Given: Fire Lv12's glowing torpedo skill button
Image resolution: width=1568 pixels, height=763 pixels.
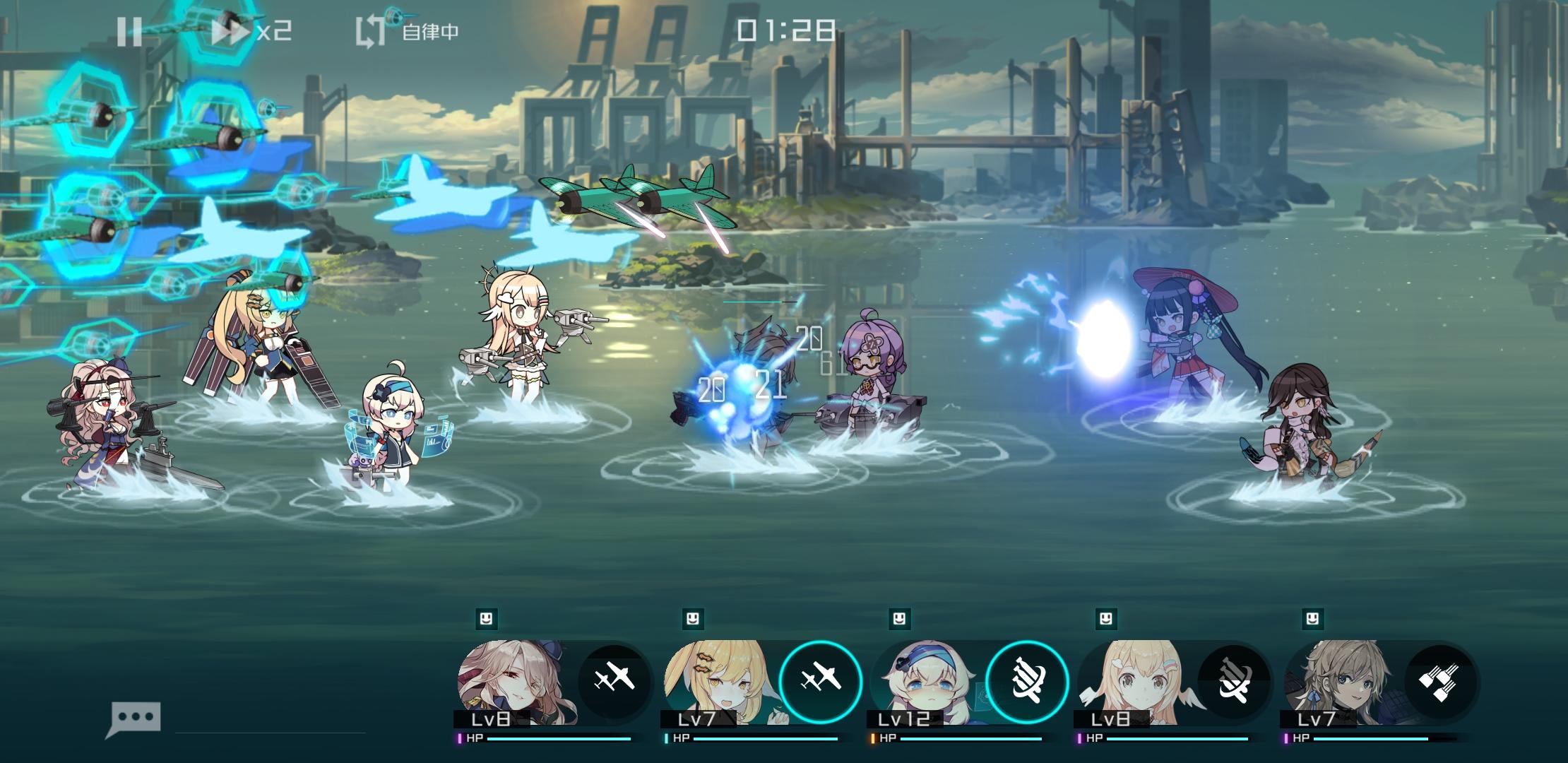Looking at the screenshot, I should pos(1026,680).
